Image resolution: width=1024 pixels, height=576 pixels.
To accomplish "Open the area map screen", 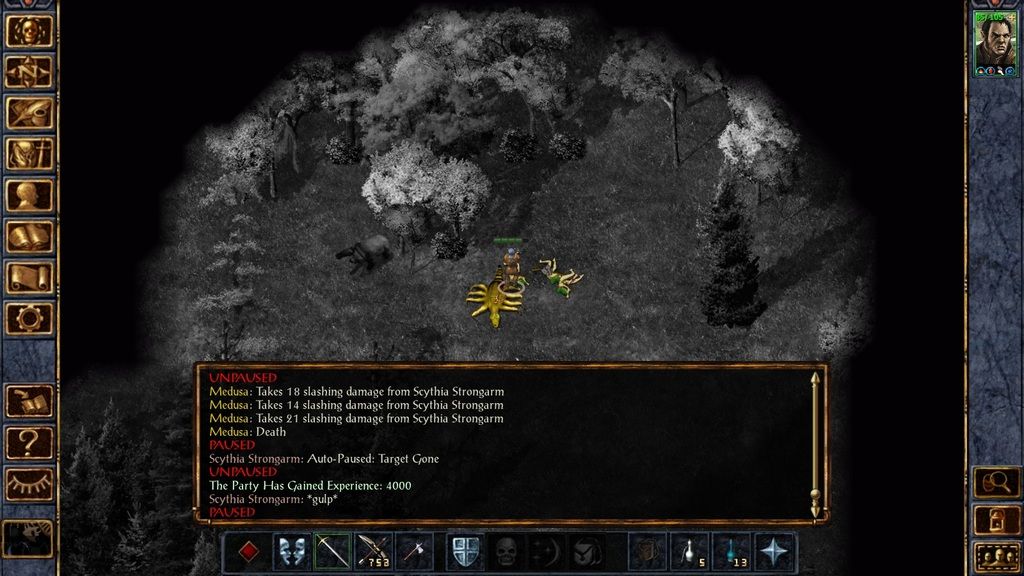I will 30,72.
